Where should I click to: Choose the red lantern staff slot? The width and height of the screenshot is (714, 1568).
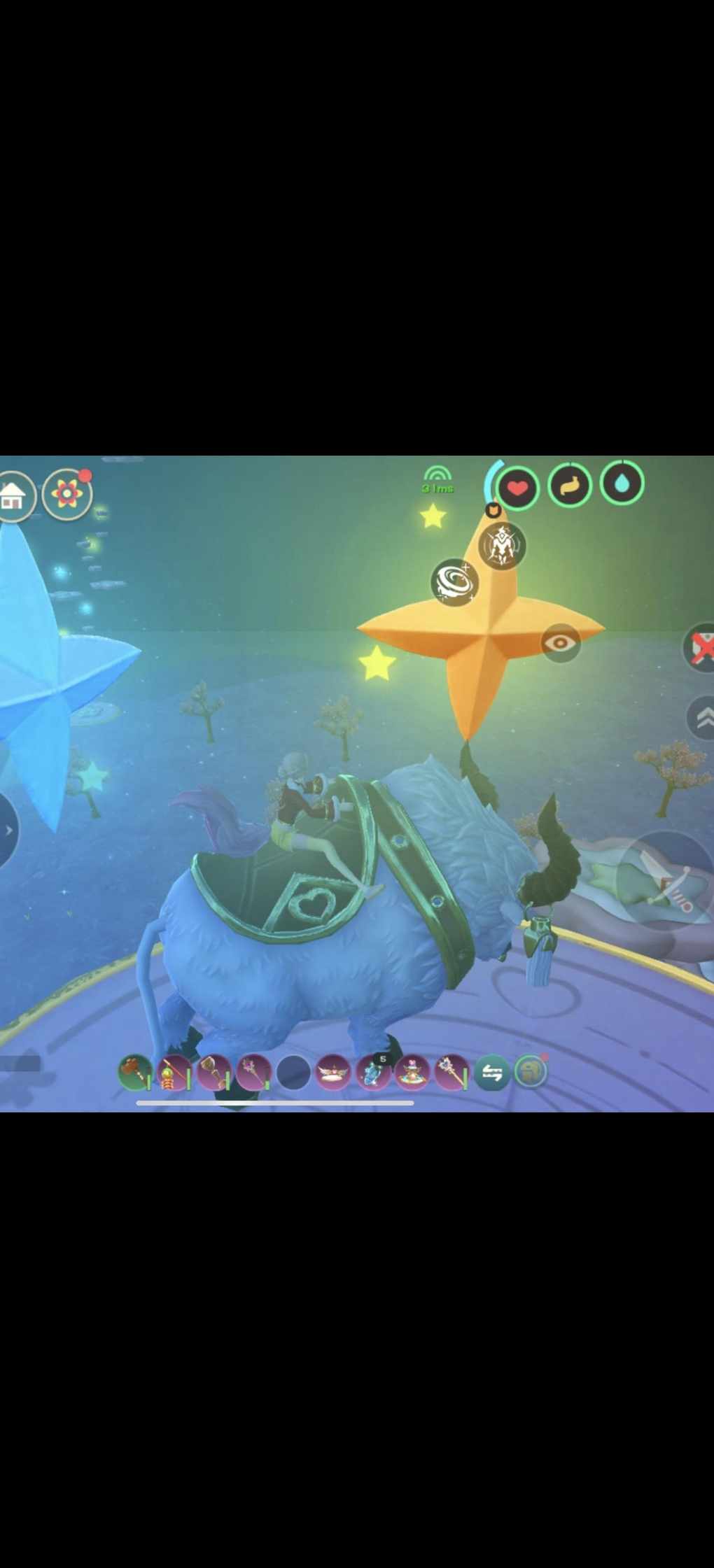174,1073
